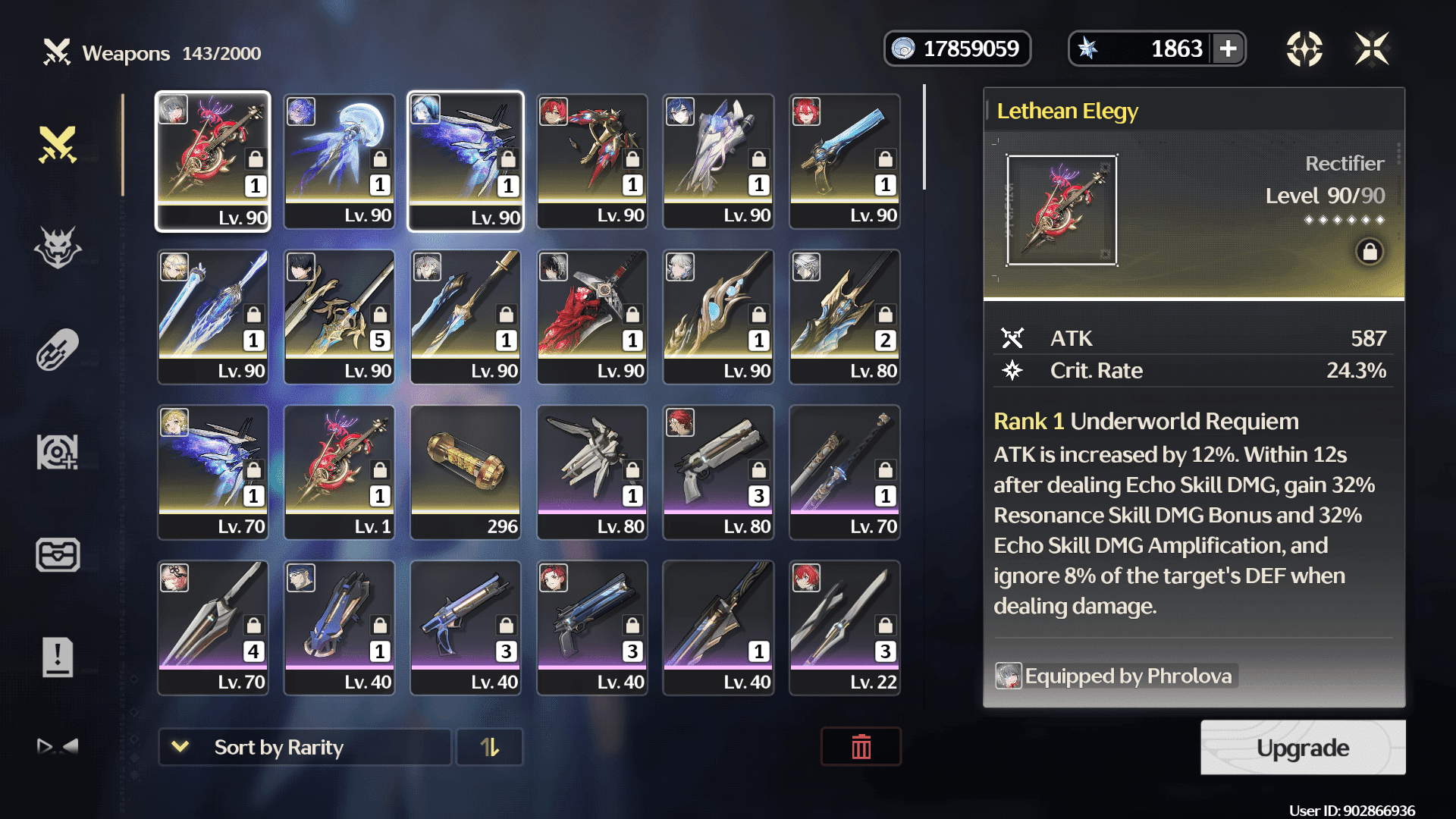Select the red scythe-like Lv. 90 weapon
Screen dimensions: 1456x819
[x=592, y=316]
